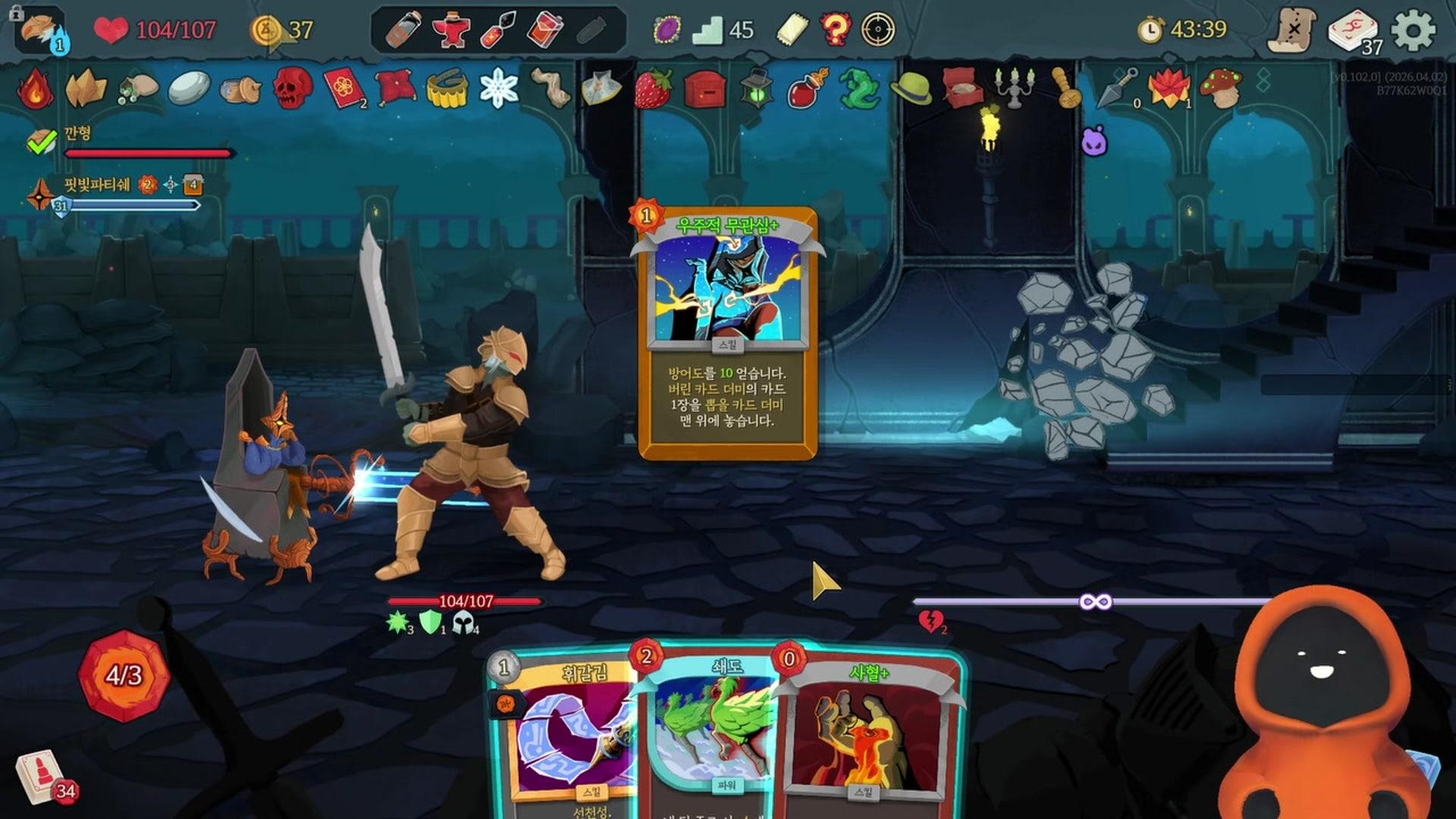Inspect the kunai relic
The height and width of the screenshot is (819, 1456).
(1119, 86)
